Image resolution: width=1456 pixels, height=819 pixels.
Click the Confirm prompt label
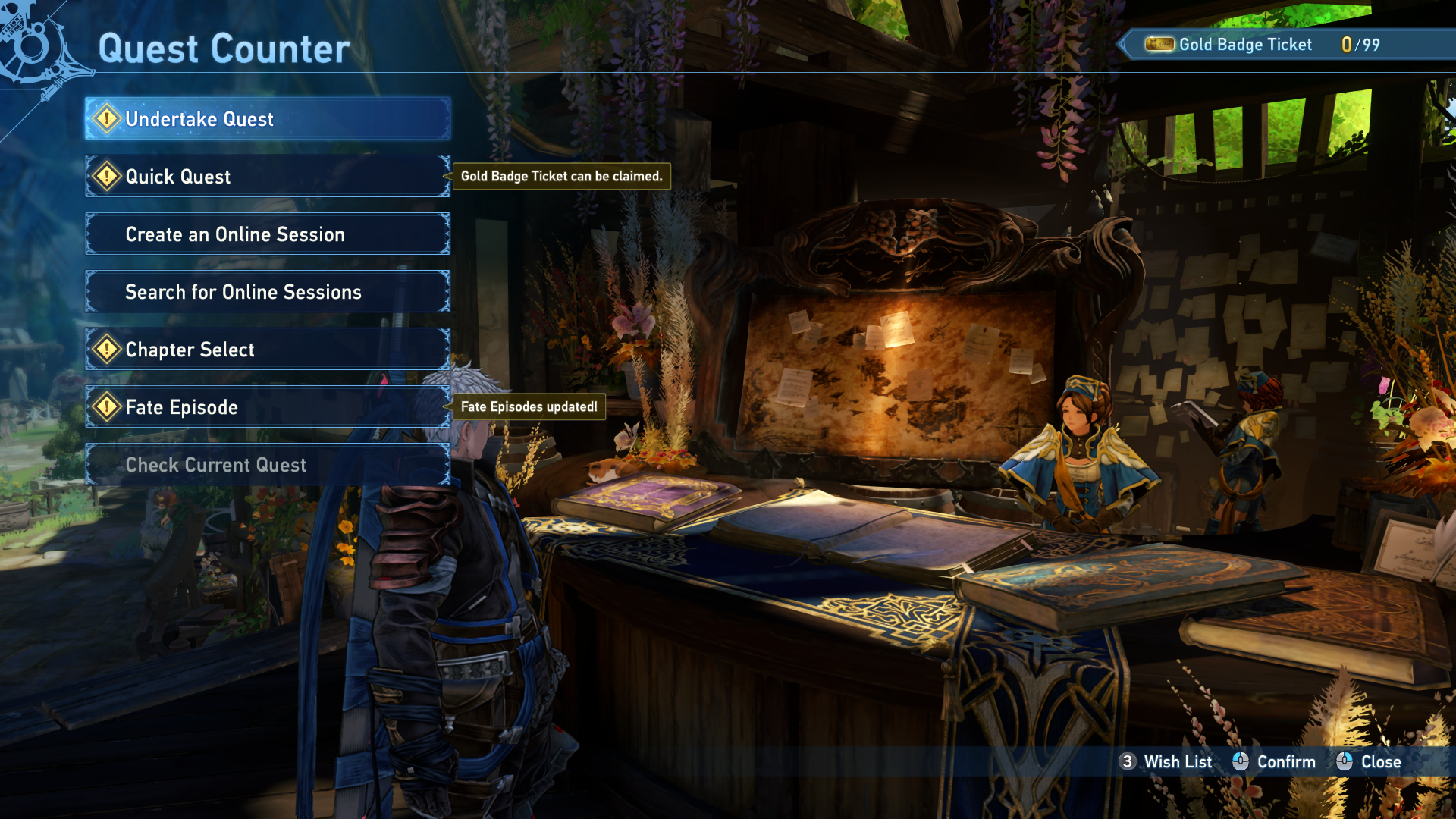coord(1285,762)
